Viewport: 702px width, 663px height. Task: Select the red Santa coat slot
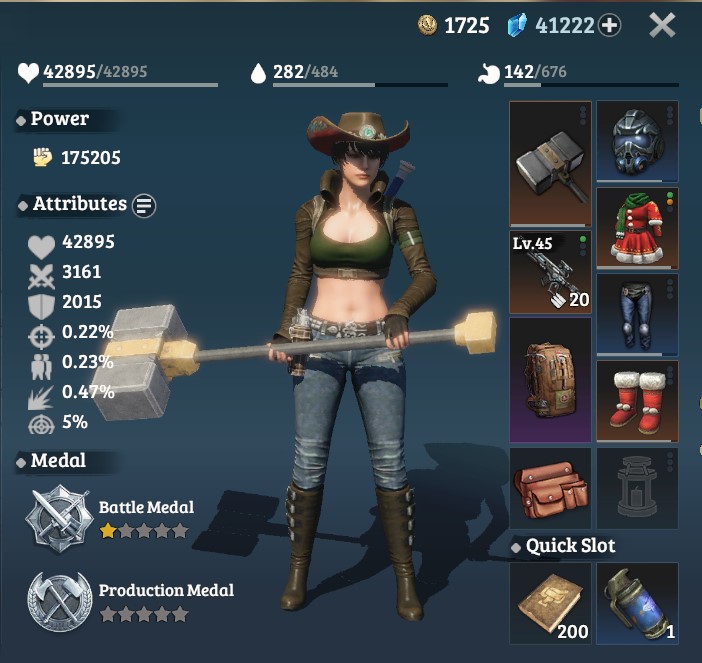[637, 228]
